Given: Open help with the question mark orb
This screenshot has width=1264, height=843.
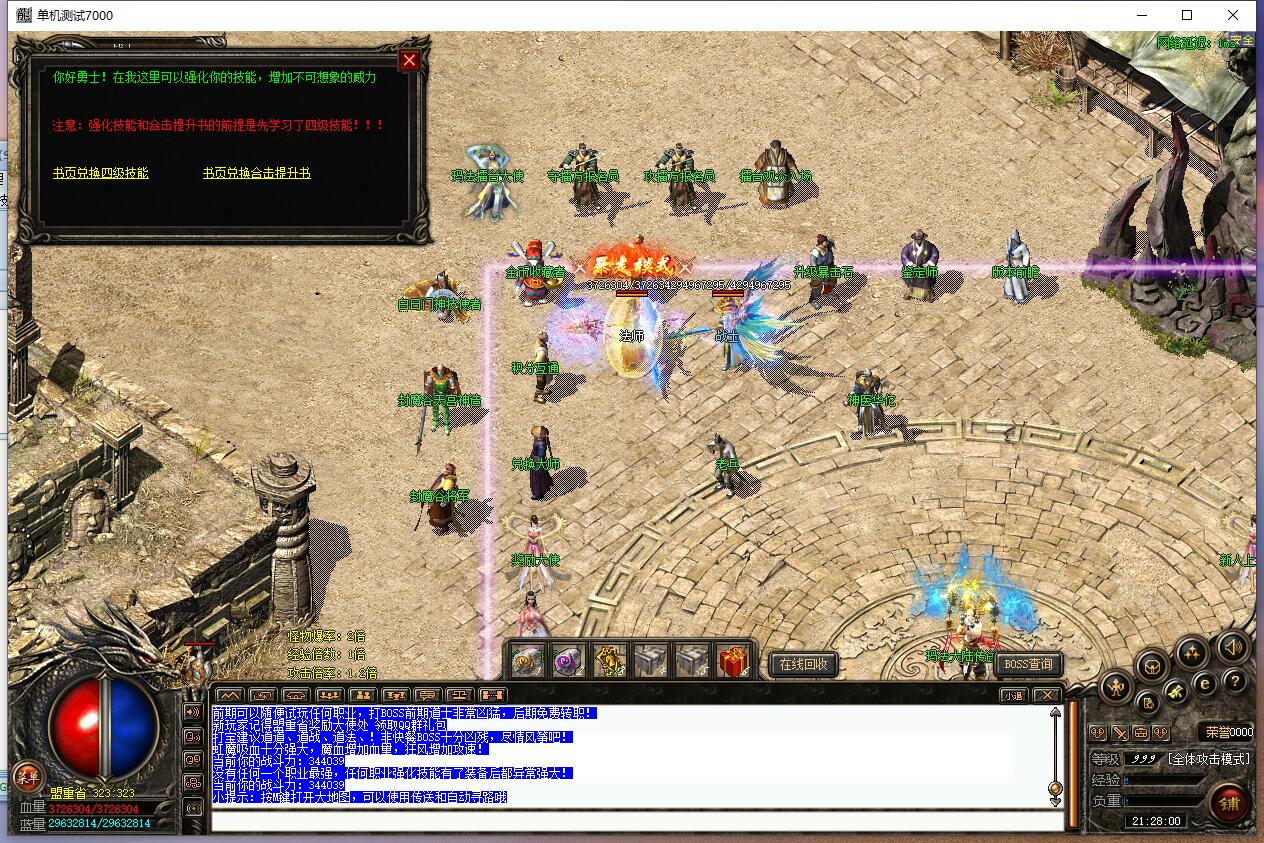Looking at the screenshot, I should (x=1235, y=682).
